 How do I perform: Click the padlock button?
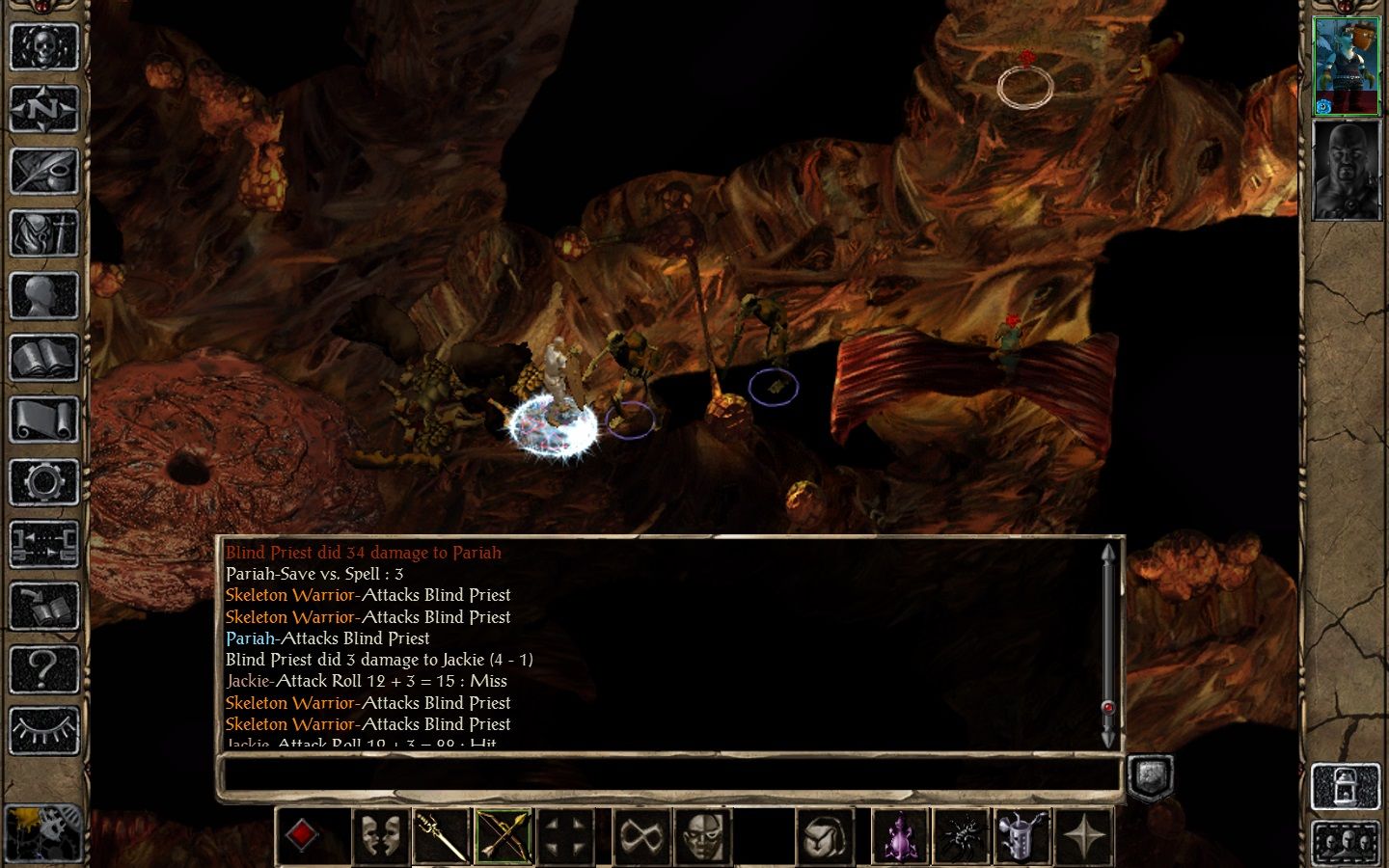(1347, 786)
